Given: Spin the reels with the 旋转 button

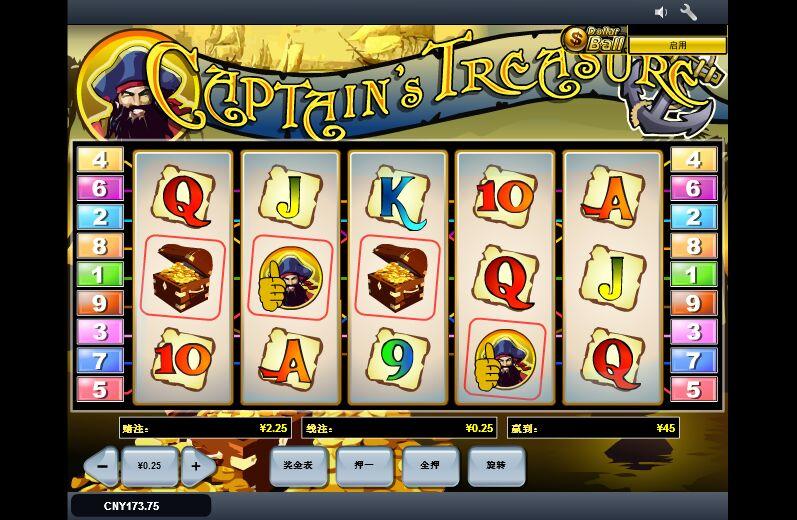Looking at the screenshot, I should pos(496,466).
